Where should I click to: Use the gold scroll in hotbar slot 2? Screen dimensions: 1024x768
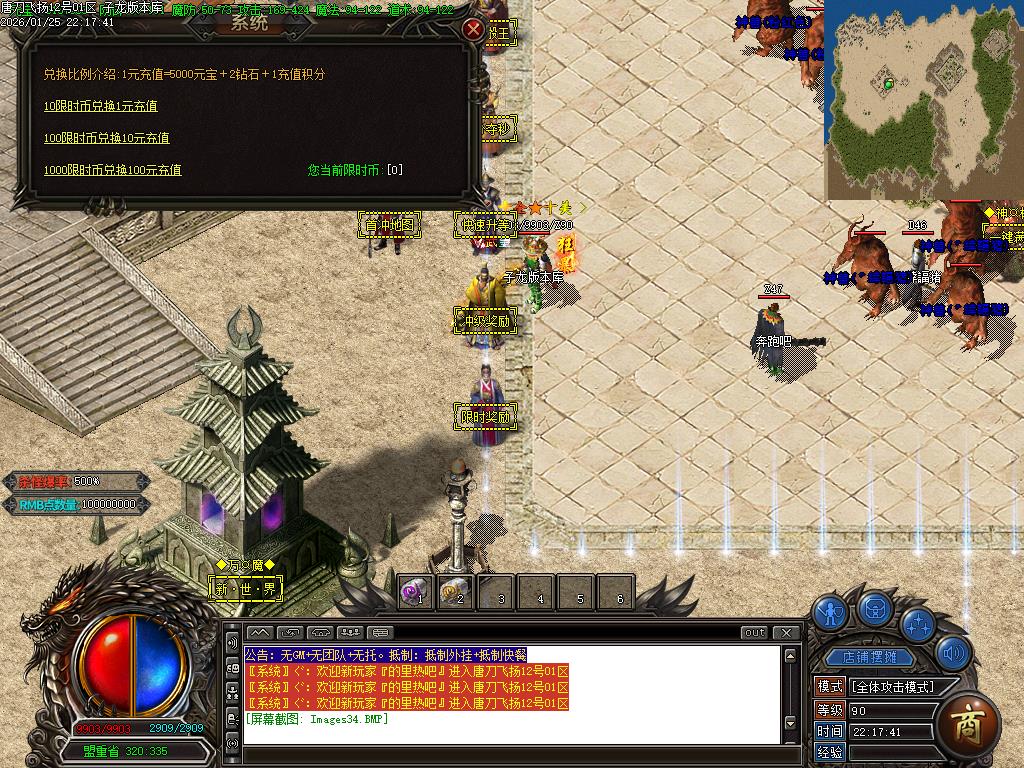pyautogui.click(x=456, y=592)
